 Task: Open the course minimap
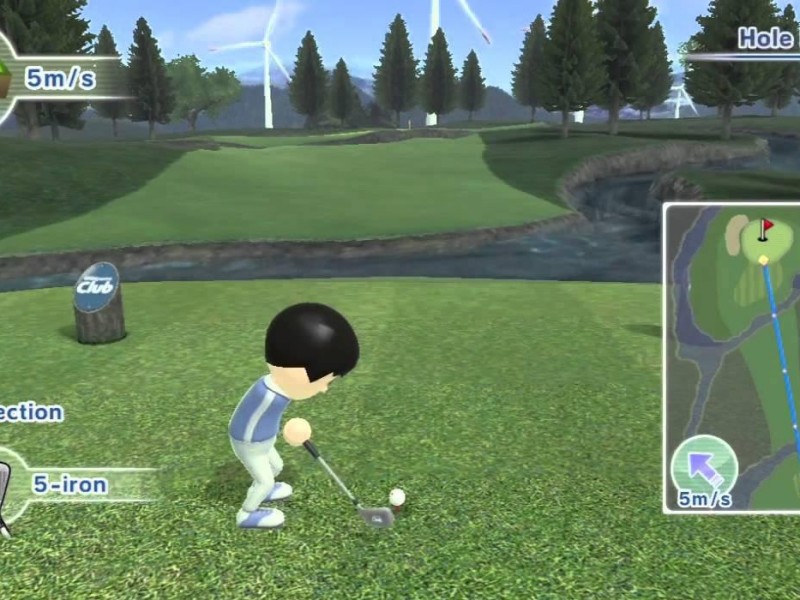tap(733, 356)
